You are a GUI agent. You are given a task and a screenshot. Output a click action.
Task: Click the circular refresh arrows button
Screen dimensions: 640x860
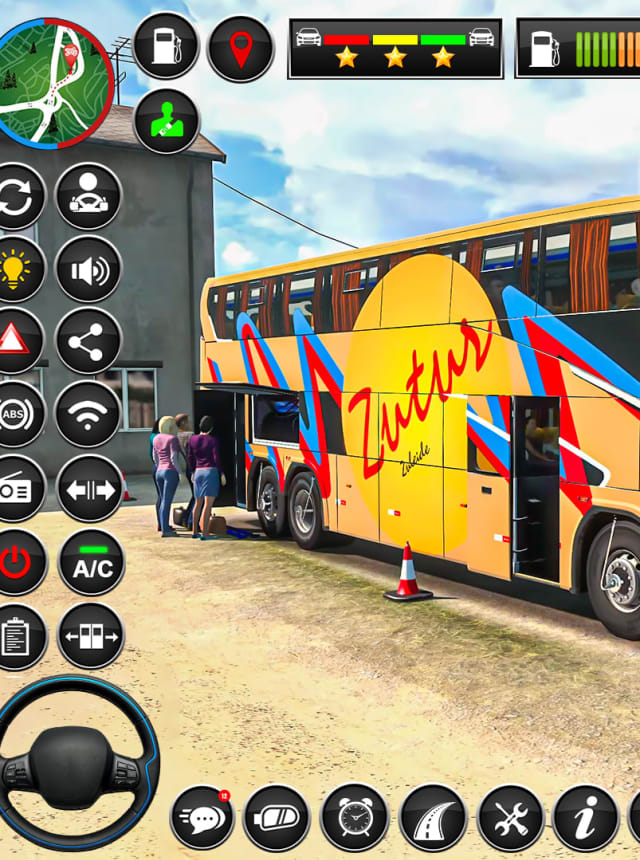16,196
